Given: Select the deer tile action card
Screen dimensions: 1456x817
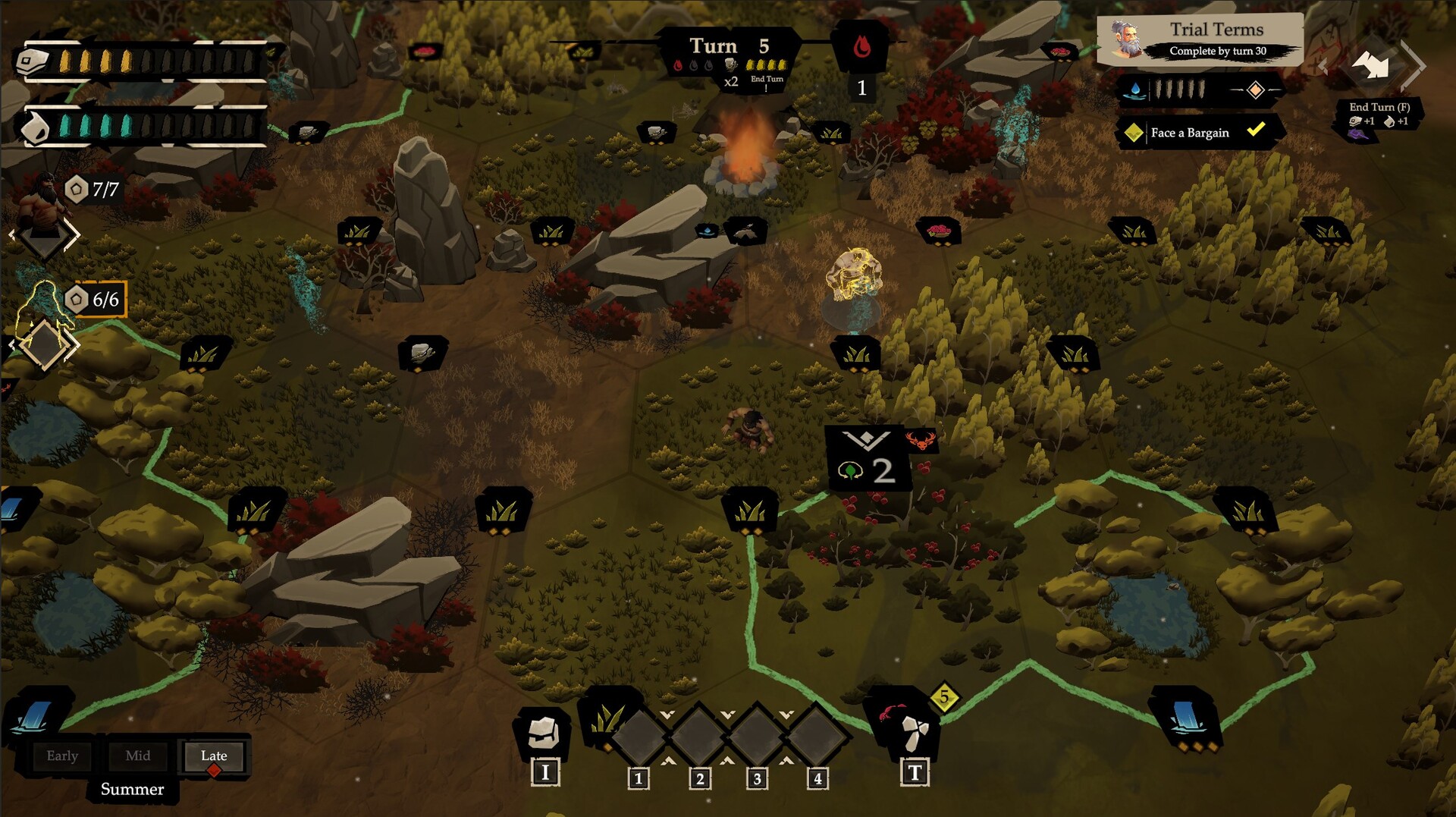Looking at the screenshot, I should pyautogui.click(x=868, y=459).
